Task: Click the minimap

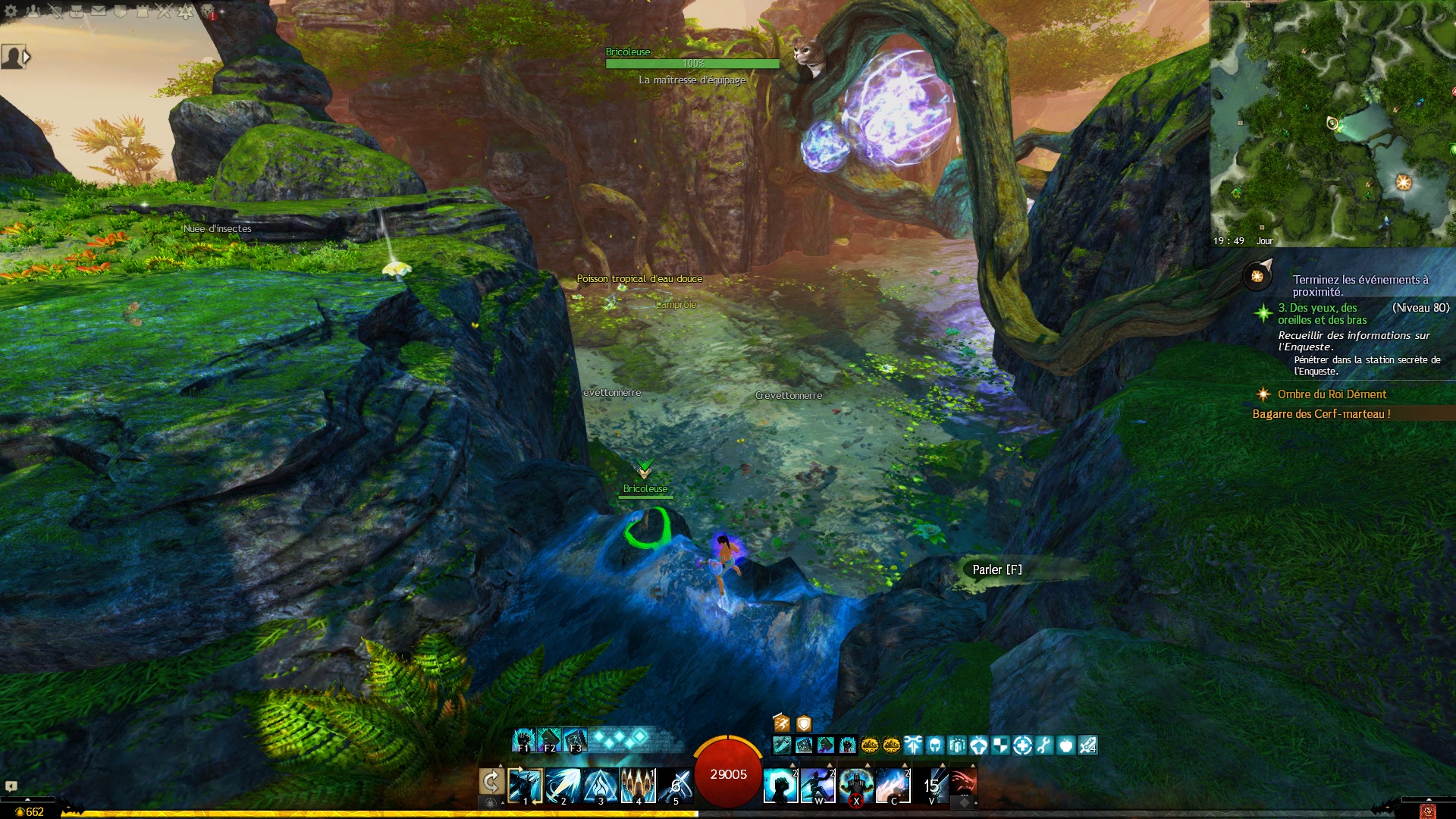Action: point(1332,123)
